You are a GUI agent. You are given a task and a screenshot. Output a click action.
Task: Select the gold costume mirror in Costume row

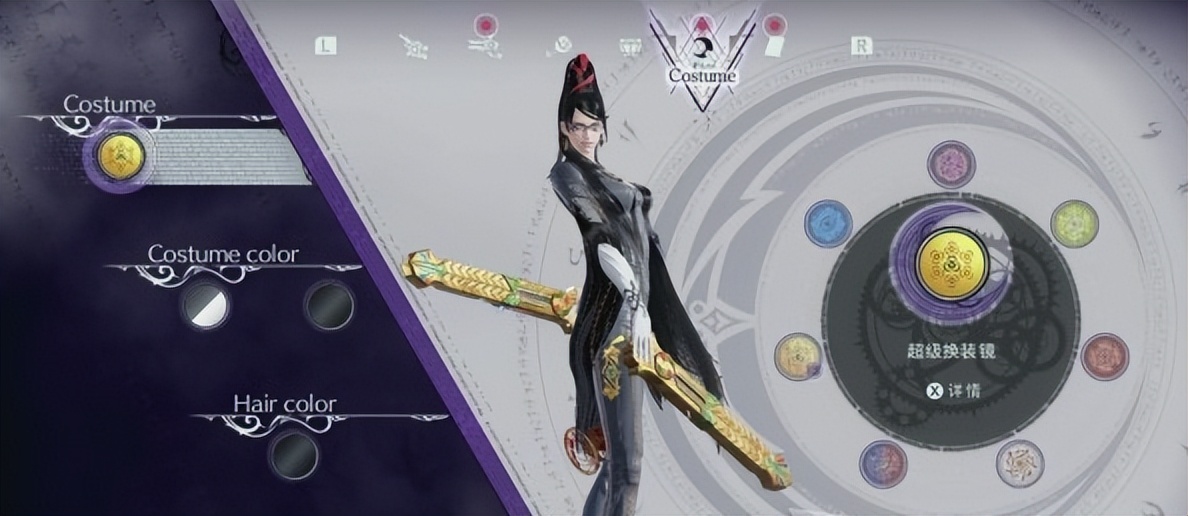point(118,156)
